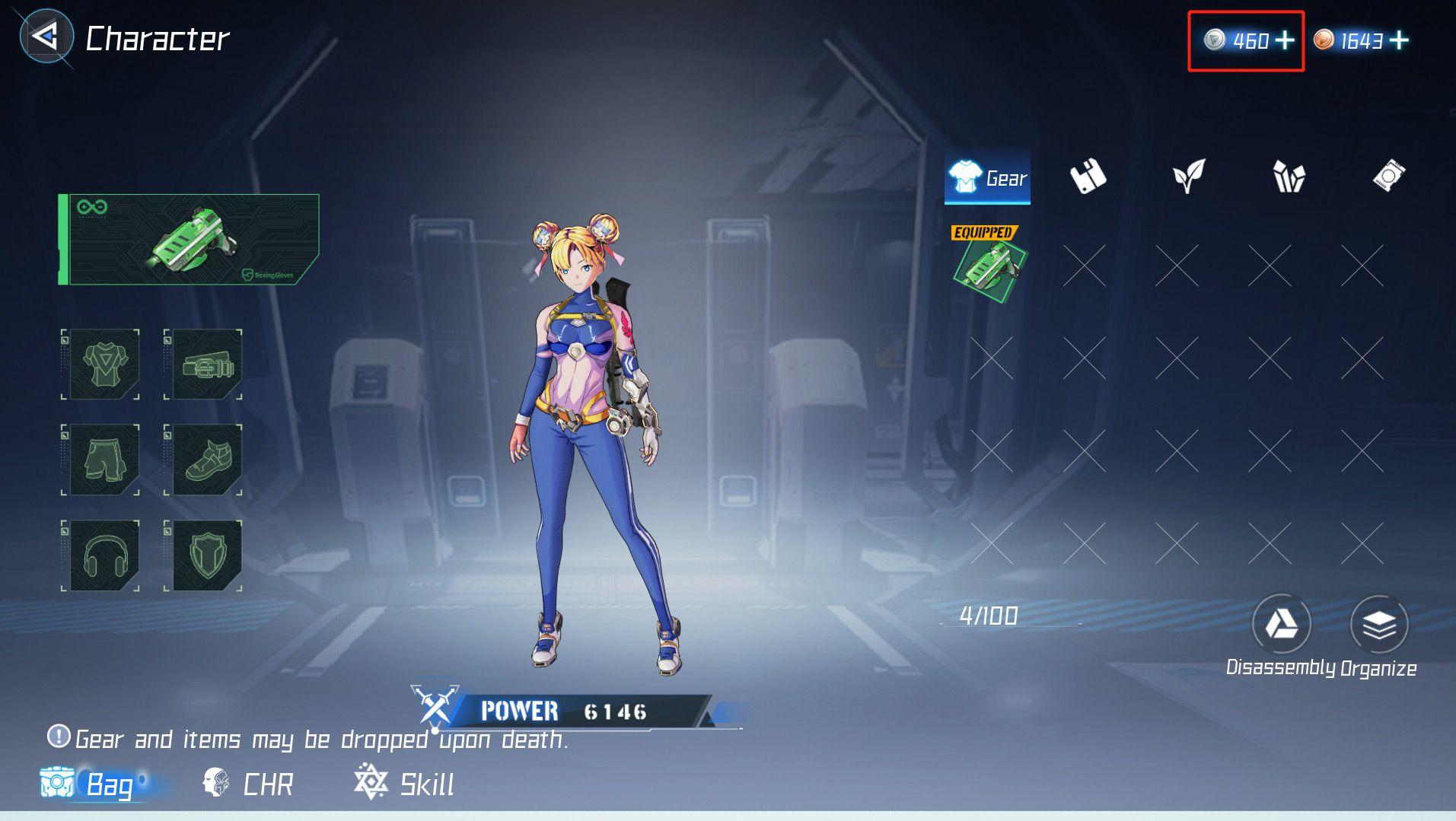Image resolution: width=1456 pixels, height=821 pixels.
Task: Select the Gear inventory tab
Action: coord(987,178)
